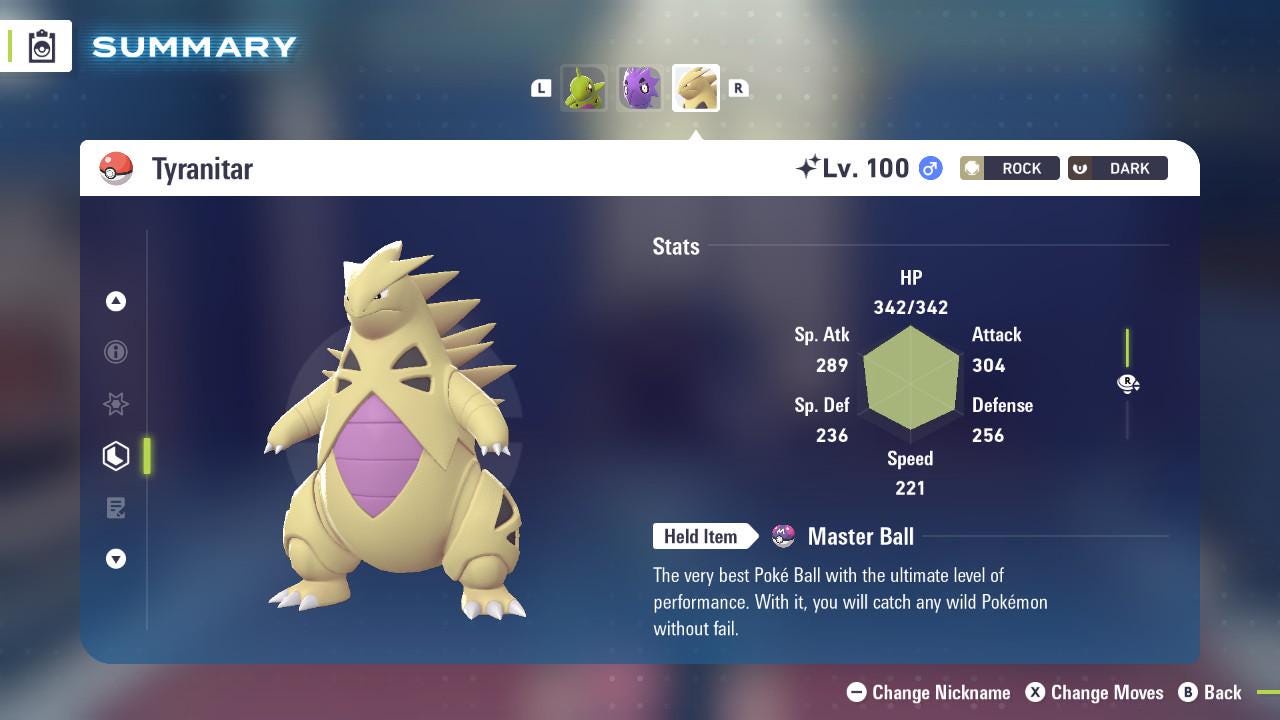Open the stats page hexagon icon in sidebar

coord(116,455)
